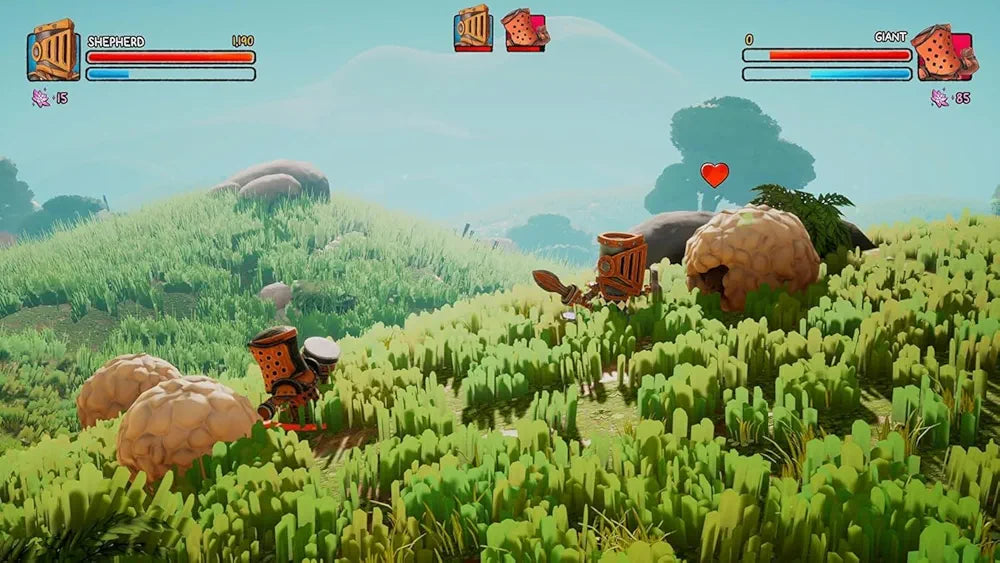This screenshot has height=563, width=1000.
Task: Click the Shepherd portrait beside the Shepherd name
Action: tap(53, 50)
